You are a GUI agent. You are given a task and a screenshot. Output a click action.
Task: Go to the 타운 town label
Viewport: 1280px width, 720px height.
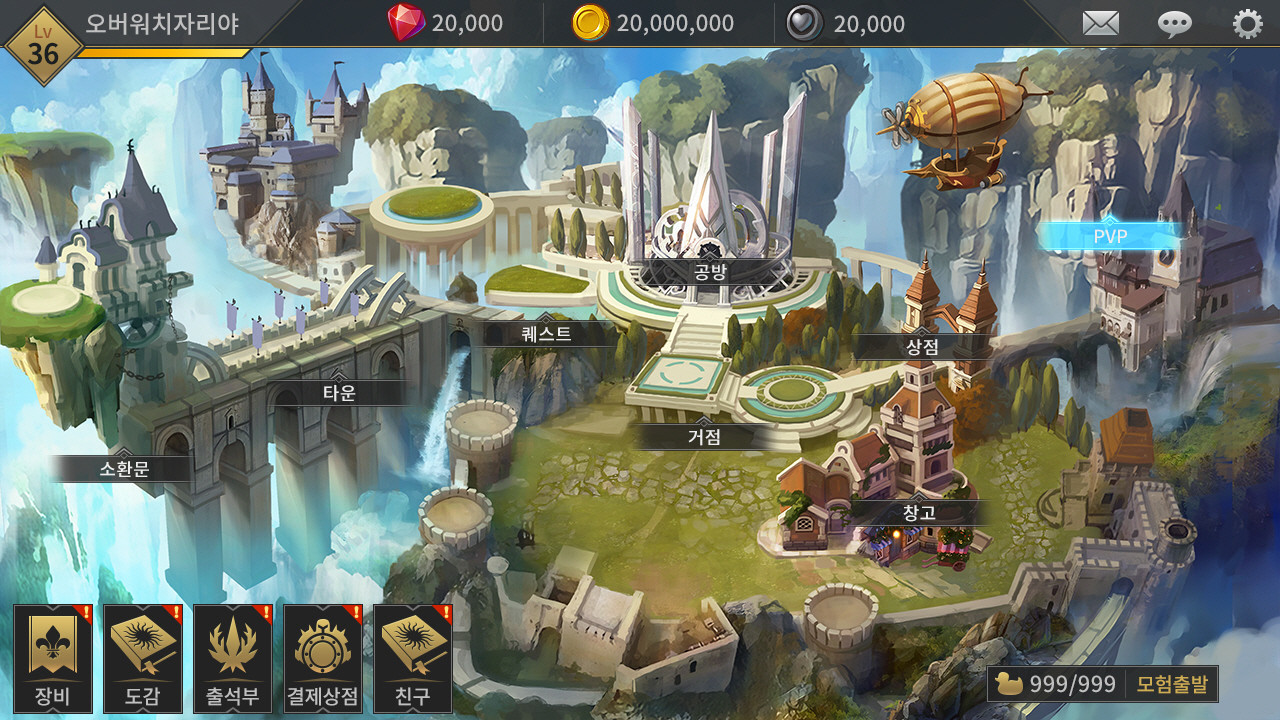pyautogui.click(x=339, y=392)
